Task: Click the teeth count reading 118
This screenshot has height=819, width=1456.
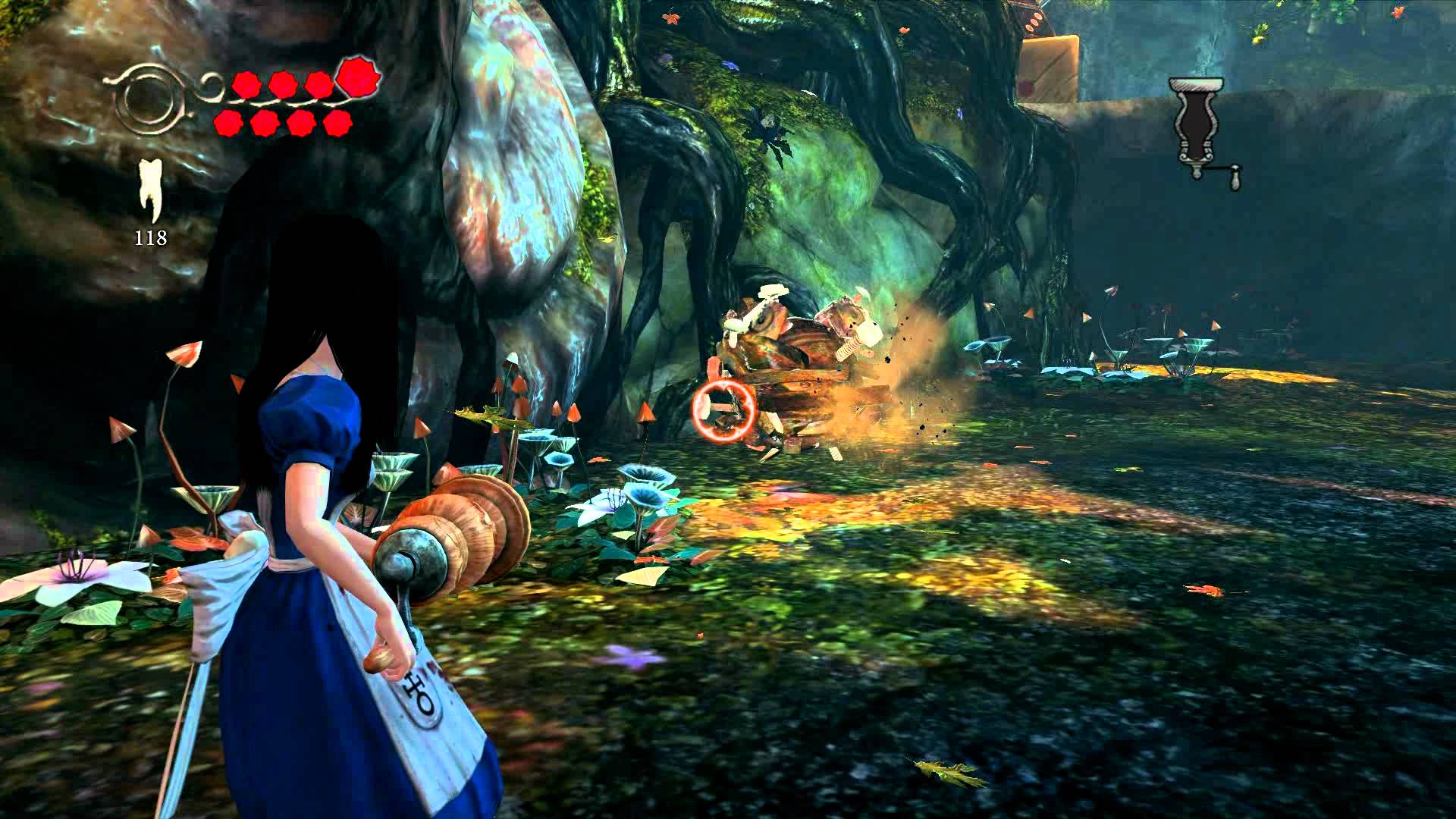Action: tap(152, 237)
